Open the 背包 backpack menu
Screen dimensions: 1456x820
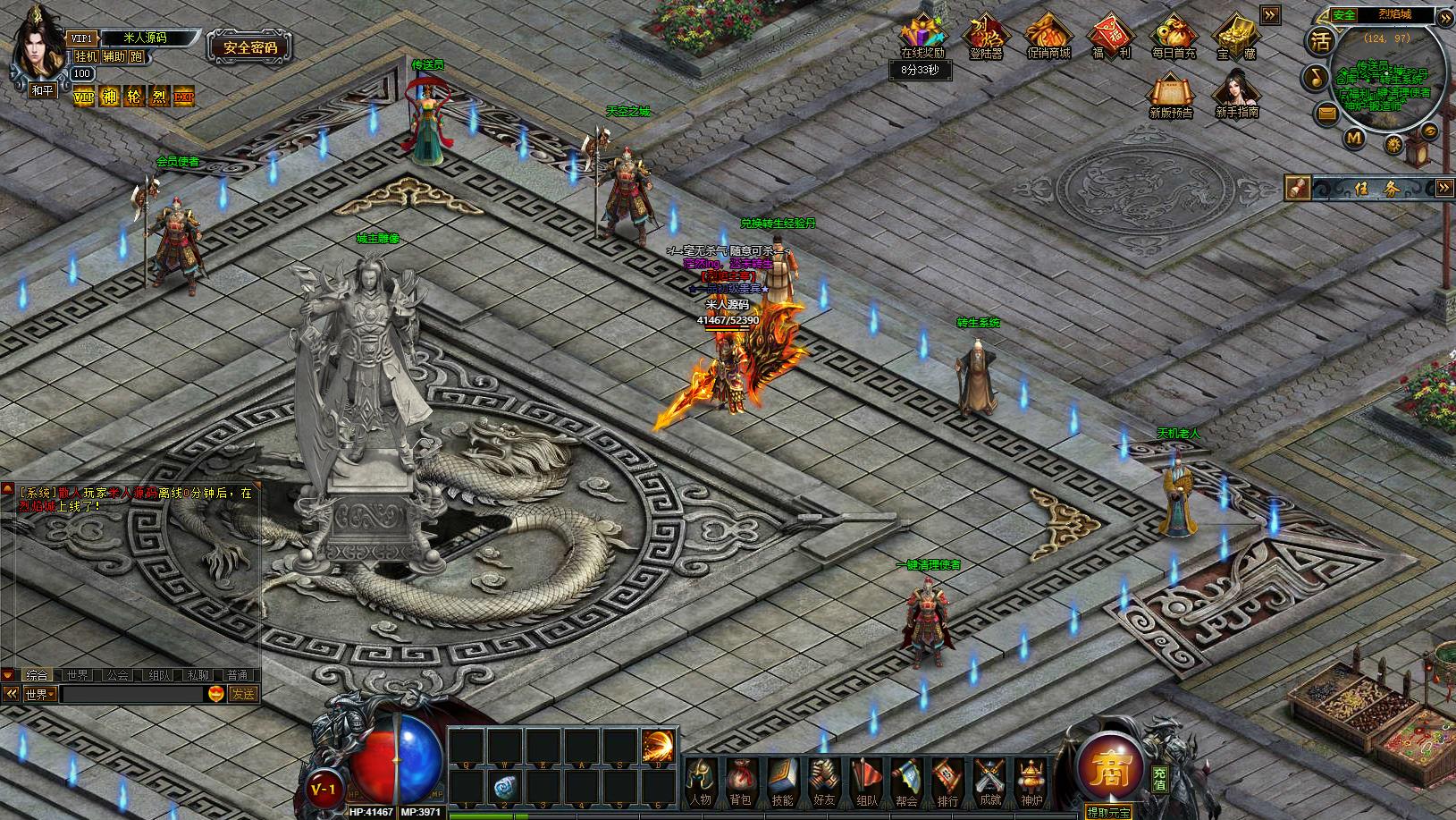[740, 781]
